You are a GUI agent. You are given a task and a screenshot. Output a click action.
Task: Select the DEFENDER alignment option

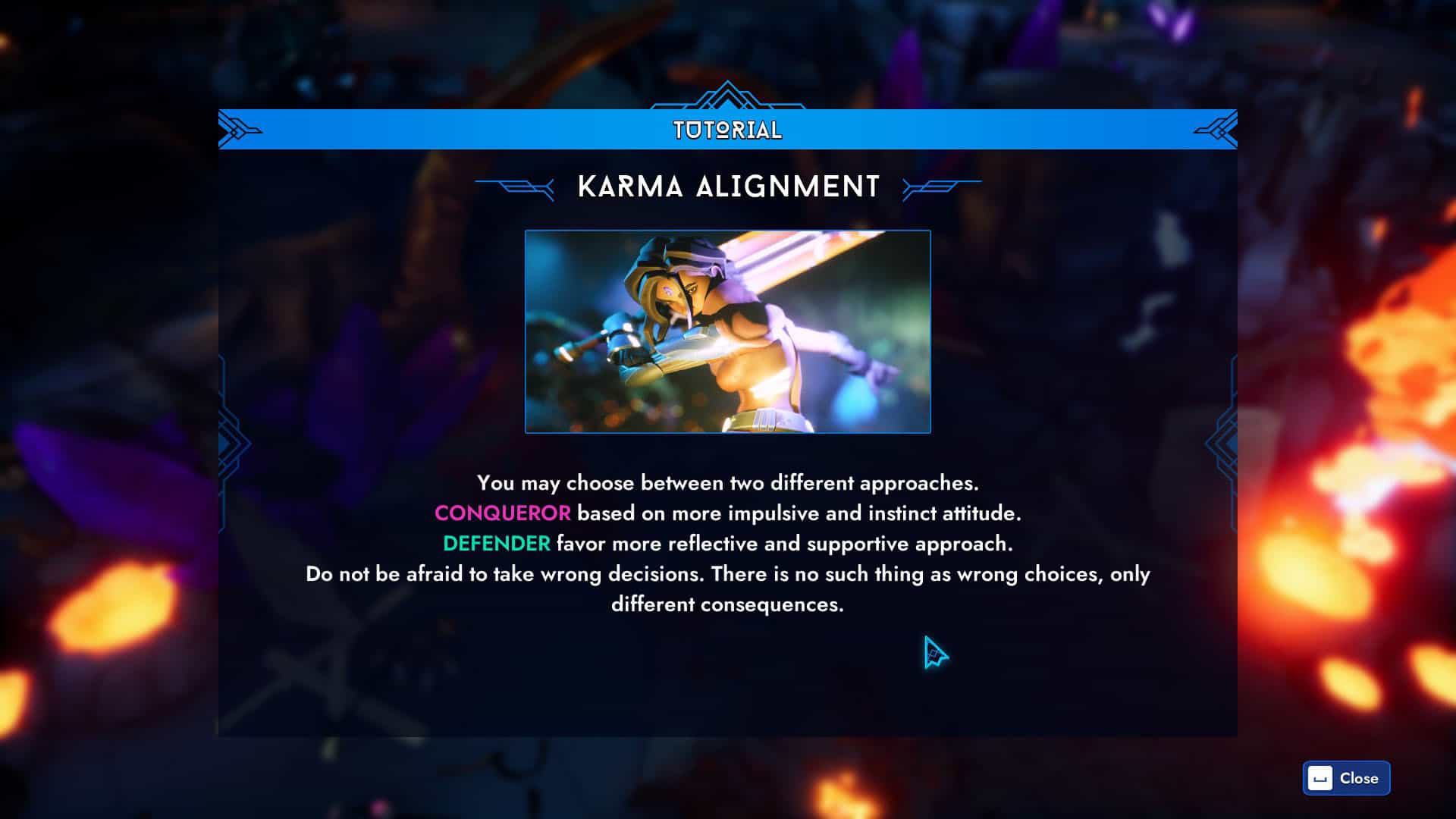pos(497,544)
